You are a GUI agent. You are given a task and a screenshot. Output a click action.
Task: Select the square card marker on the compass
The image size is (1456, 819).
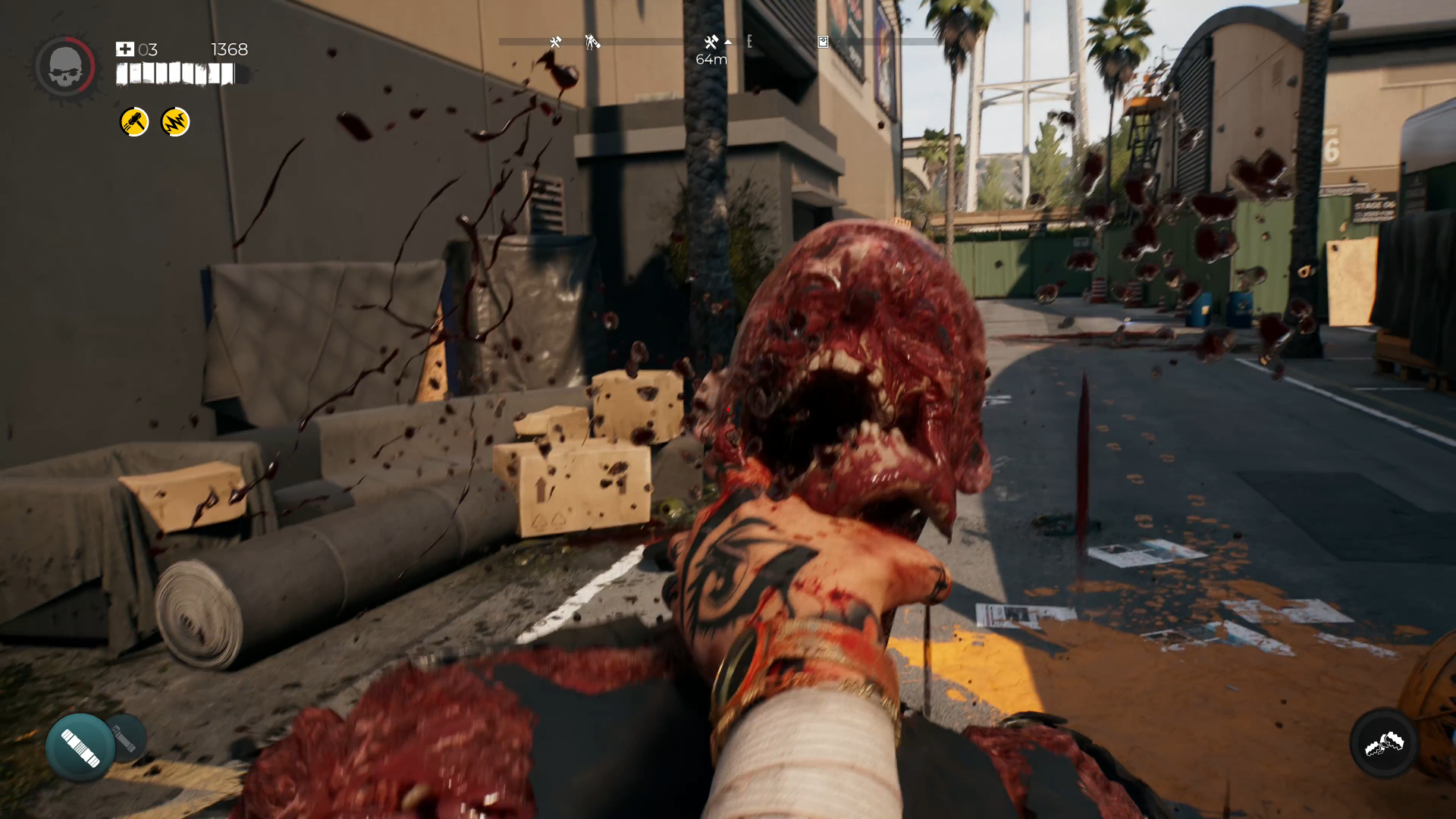(823, 42)
